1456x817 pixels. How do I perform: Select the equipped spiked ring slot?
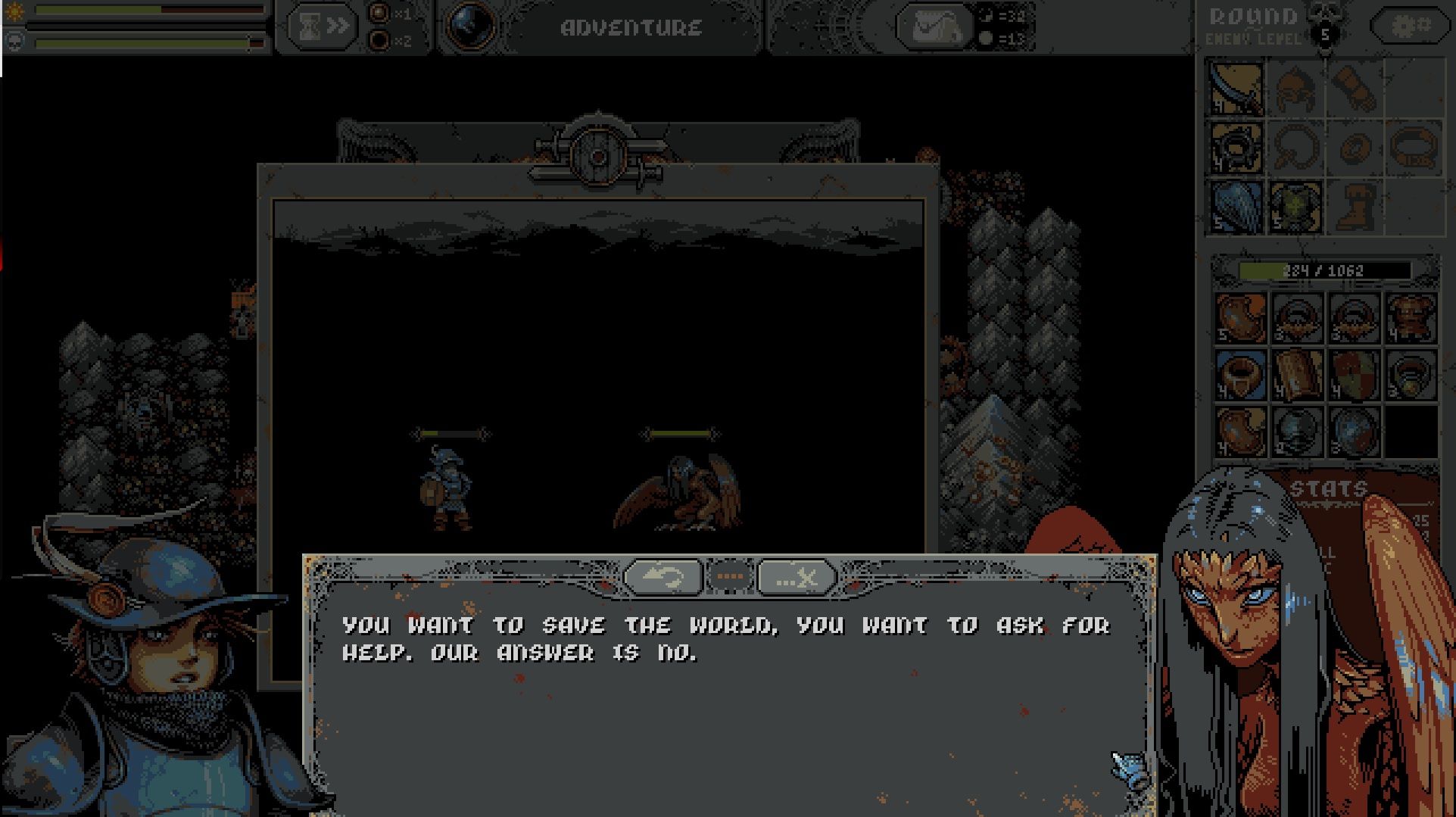pyautogui.click(x=1236, y=148)
